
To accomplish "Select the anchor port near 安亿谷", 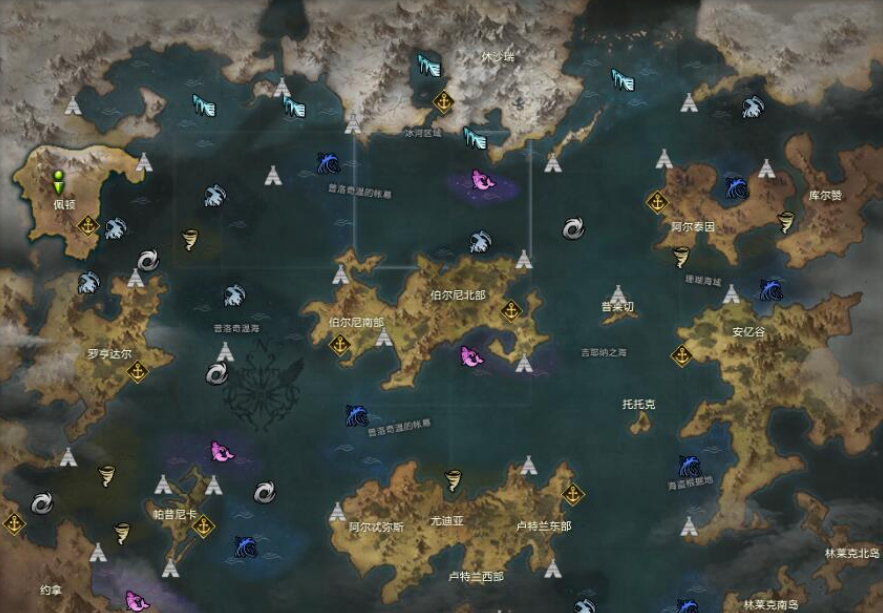I will pyautogui.click(x=682, y=355).
